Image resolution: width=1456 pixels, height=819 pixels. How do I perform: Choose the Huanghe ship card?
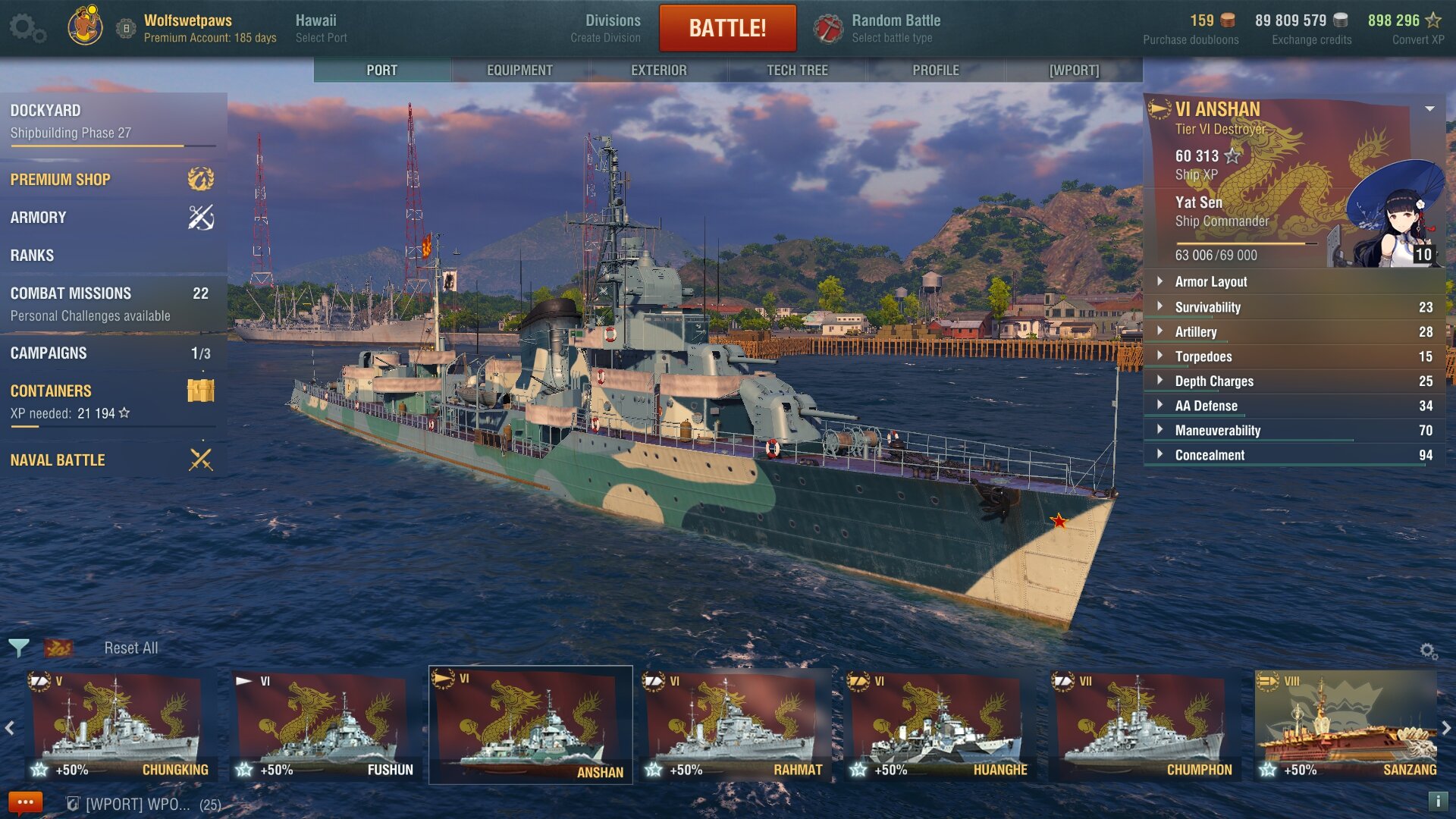(940, 726)
